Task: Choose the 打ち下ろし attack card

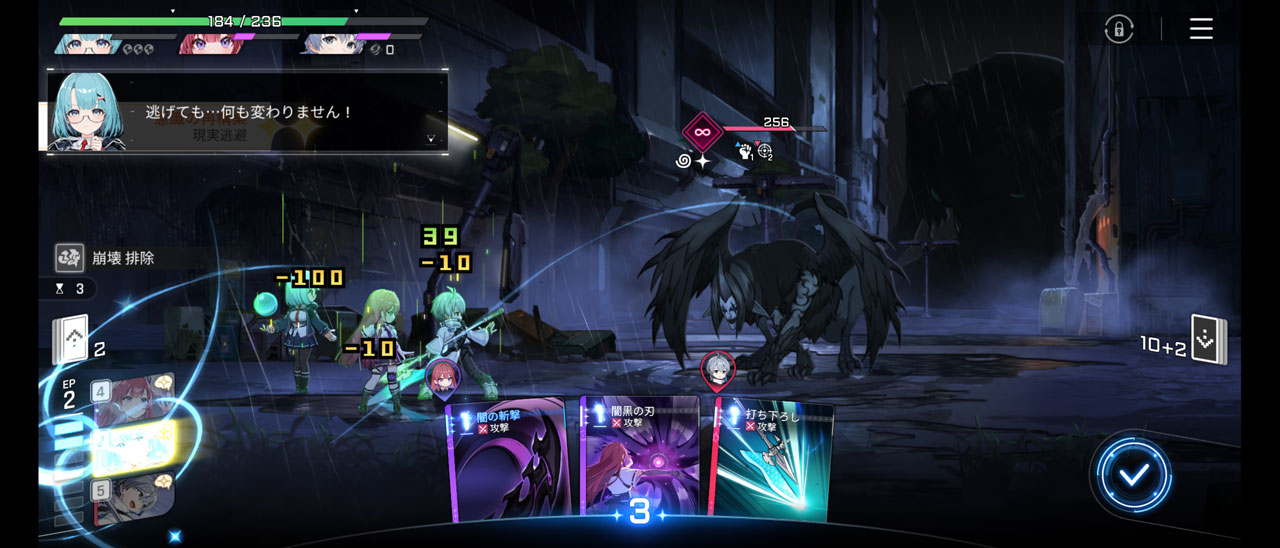Action: [x=772, y=462]
